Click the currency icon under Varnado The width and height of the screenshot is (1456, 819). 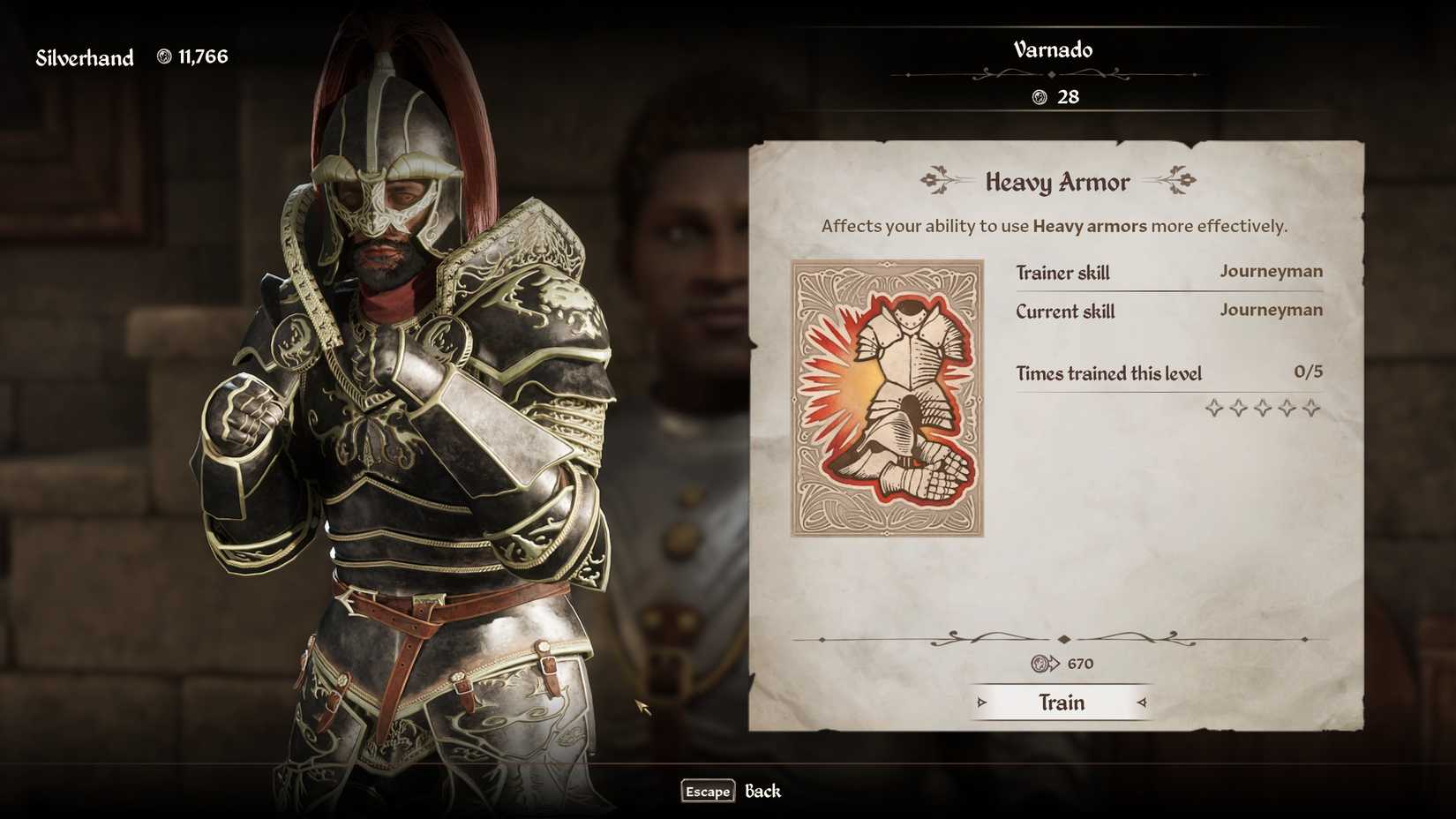(1039, 97)
